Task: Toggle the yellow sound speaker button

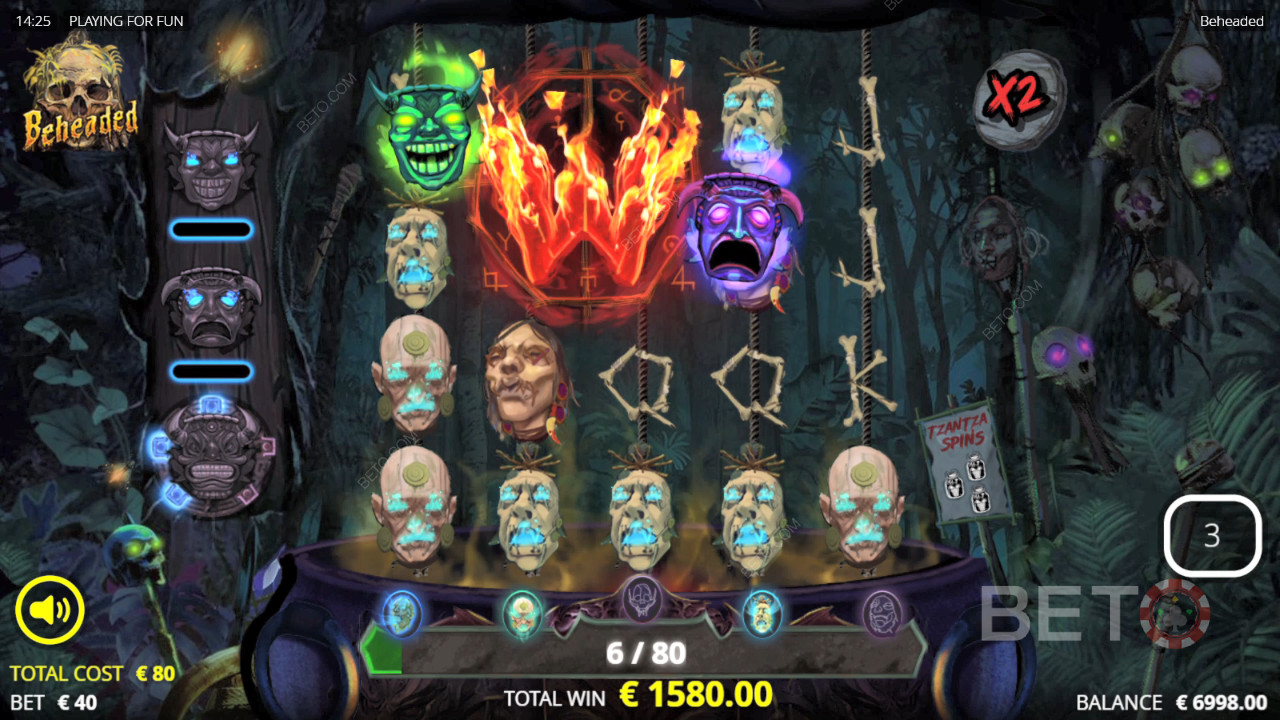Action: (50, 610)
